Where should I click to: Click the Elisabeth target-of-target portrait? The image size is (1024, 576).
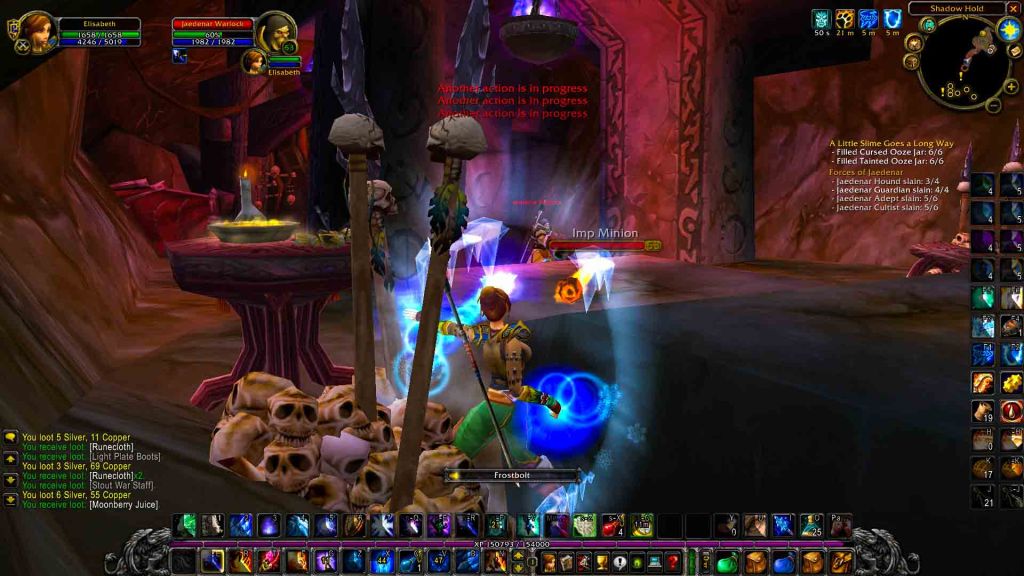coord(252,61)
